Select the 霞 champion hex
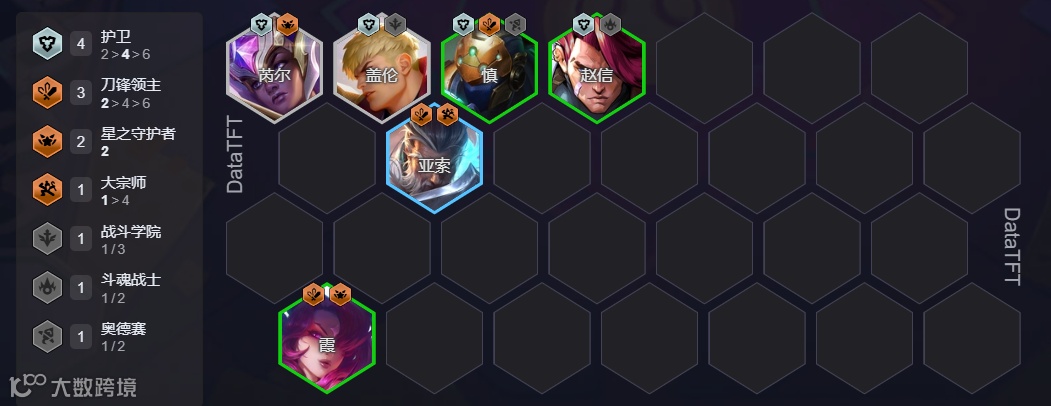 (327, 345)
